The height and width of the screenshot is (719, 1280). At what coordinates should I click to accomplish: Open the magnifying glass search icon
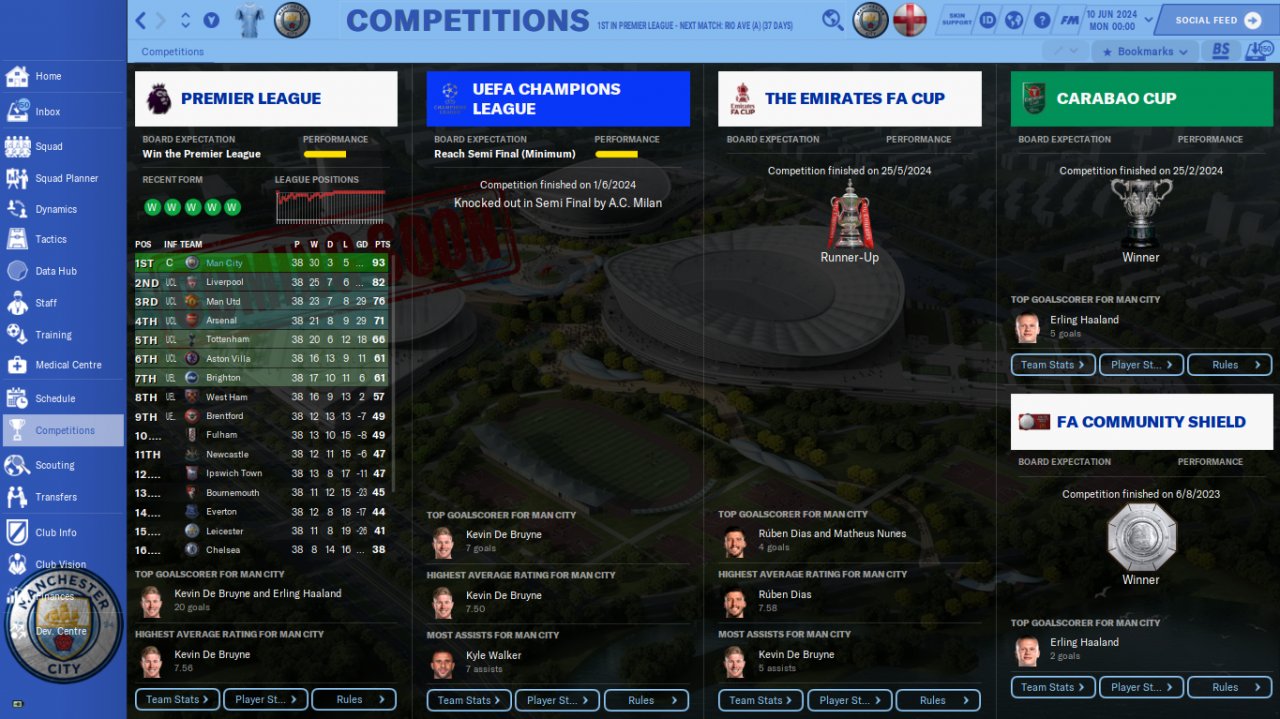pos(832,20)
